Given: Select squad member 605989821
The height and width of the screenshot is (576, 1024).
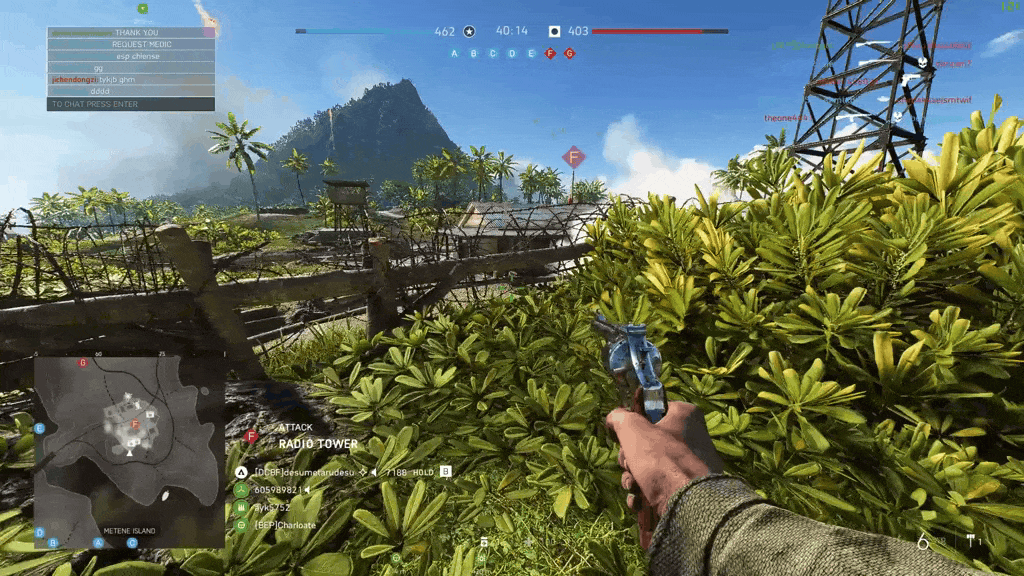Looking at the screenshot, I should tap(279, 489).
